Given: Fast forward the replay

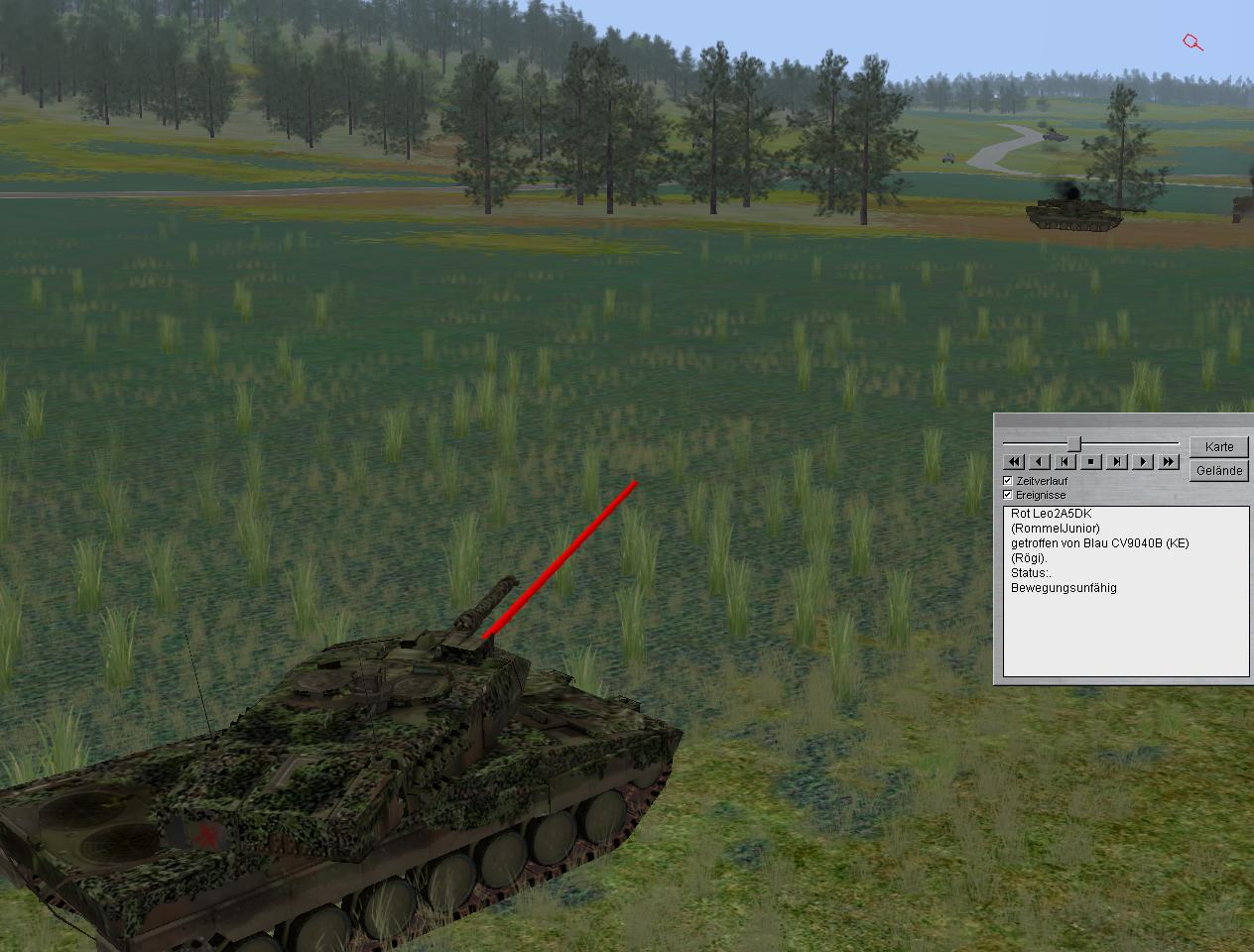Looking at the screenshot, I should pos(1169,462).
